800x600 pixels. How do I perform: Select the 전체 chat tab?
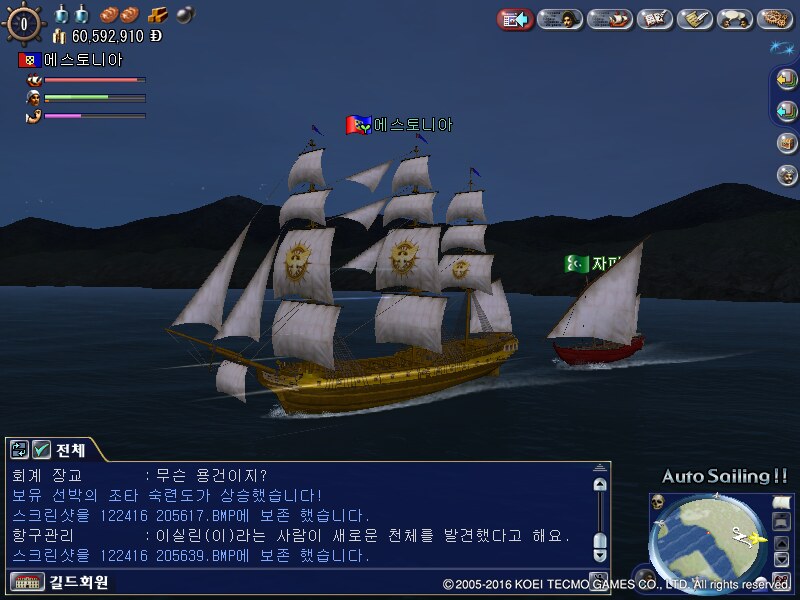70,449
